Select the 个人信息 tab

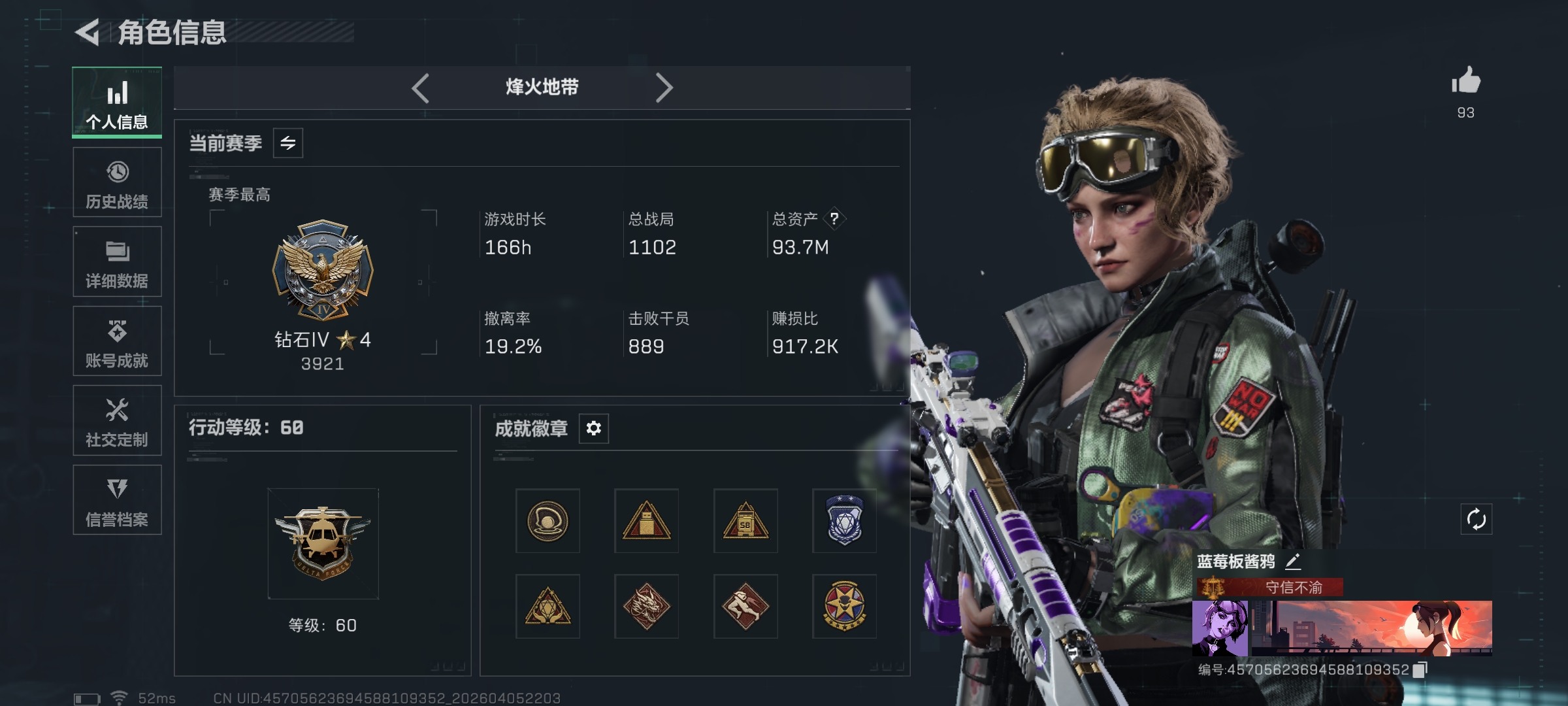[118, 103]
